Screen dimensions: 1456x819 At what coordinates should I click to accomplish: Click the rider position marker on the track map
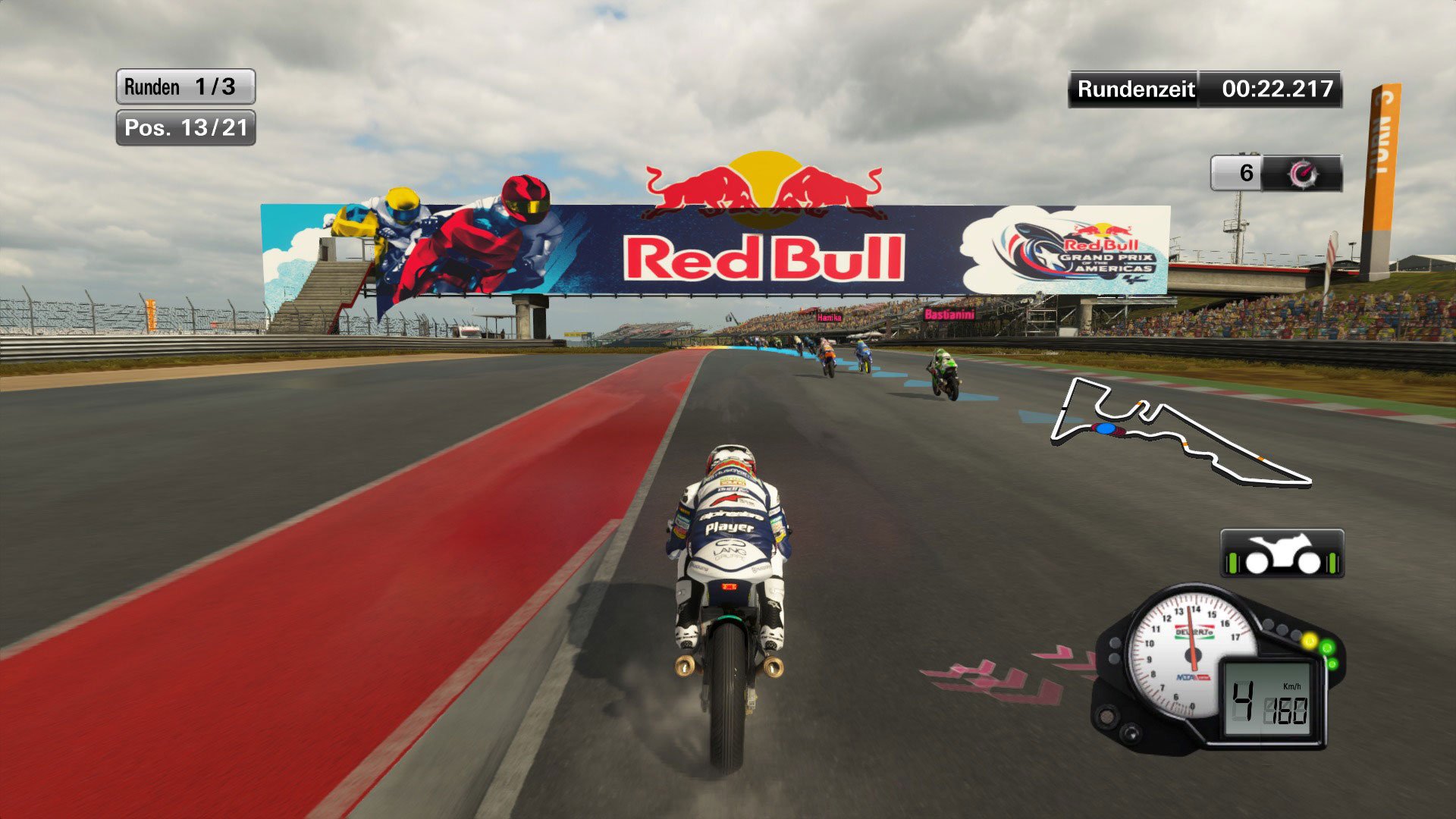[x=1104, y=429]
